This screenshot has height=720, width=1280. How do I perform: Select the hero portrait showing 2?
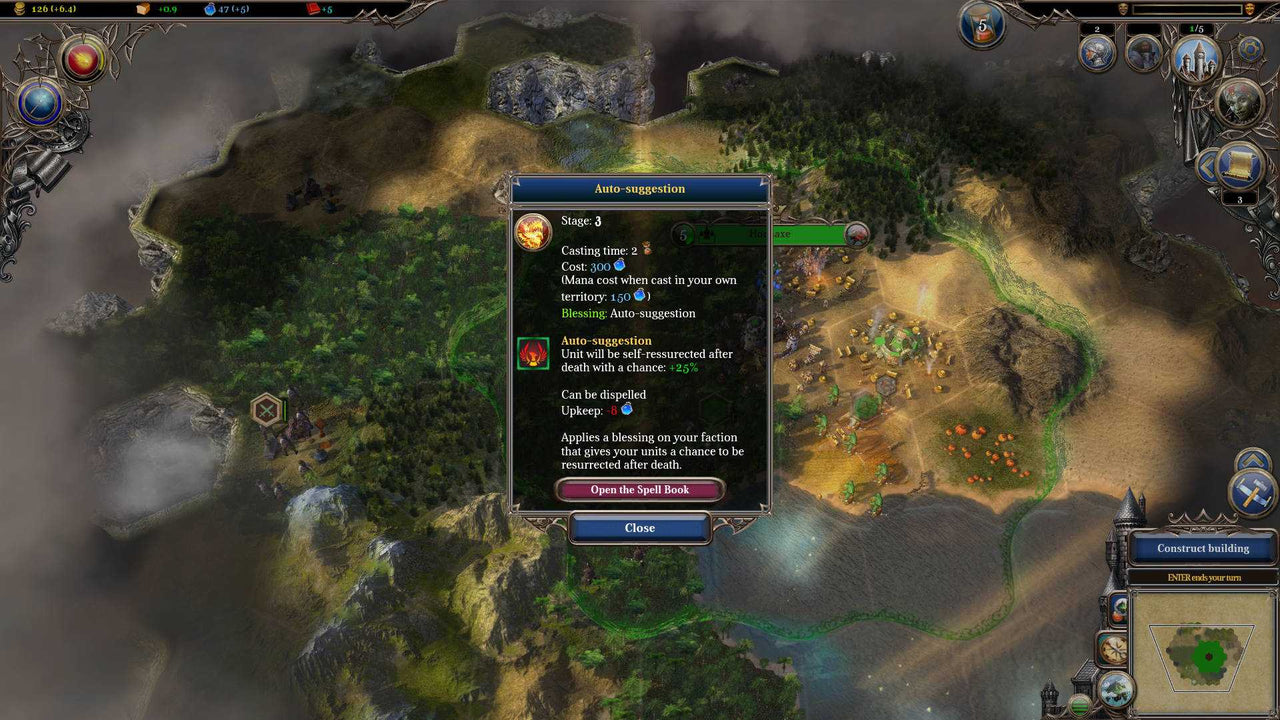tap(1097, 53)
